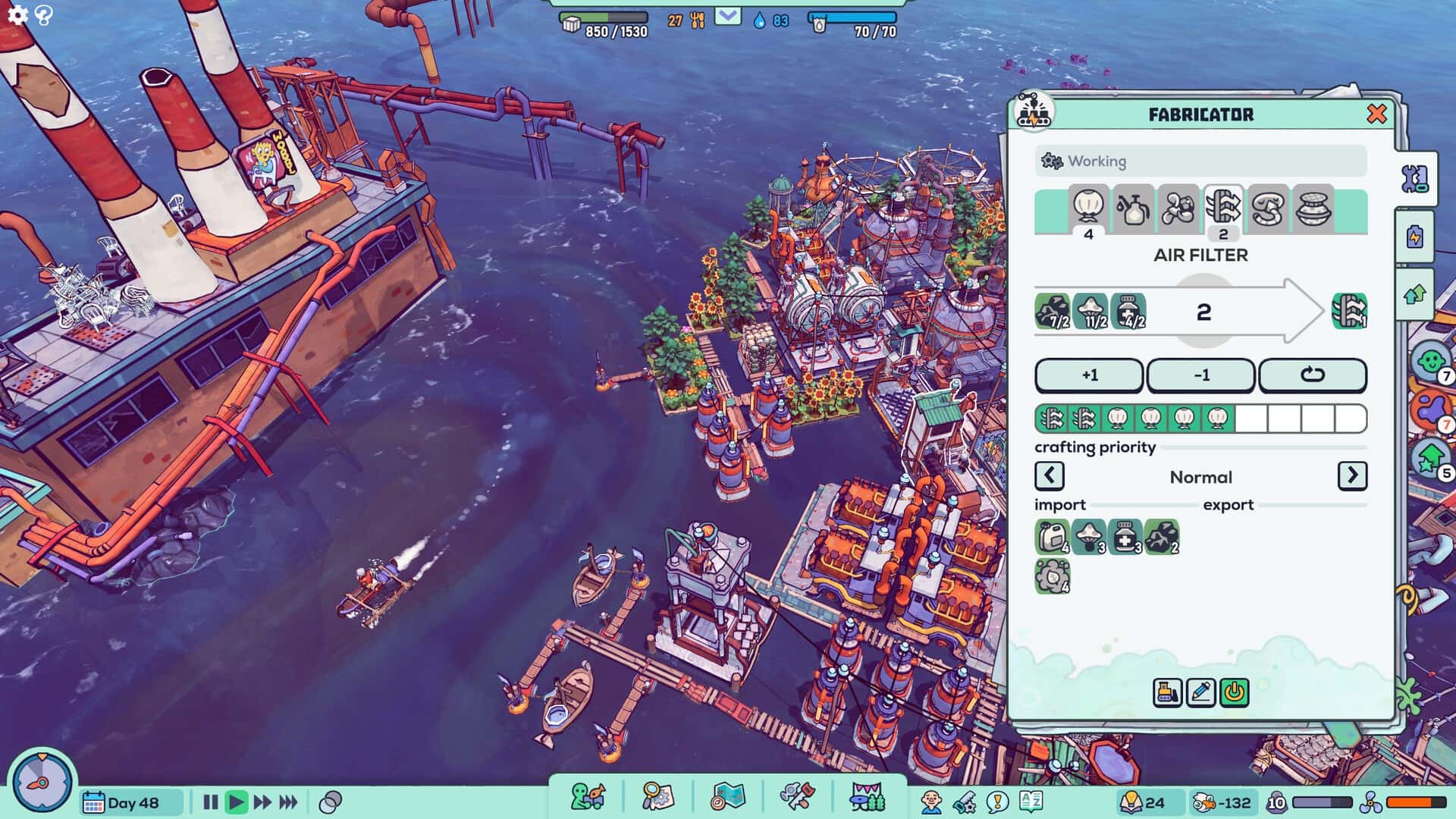The height and width of the screenshot is (819, 1456).
Task: Click the right arrow to raise crafting priority
Action: (x=1353, y=476)
